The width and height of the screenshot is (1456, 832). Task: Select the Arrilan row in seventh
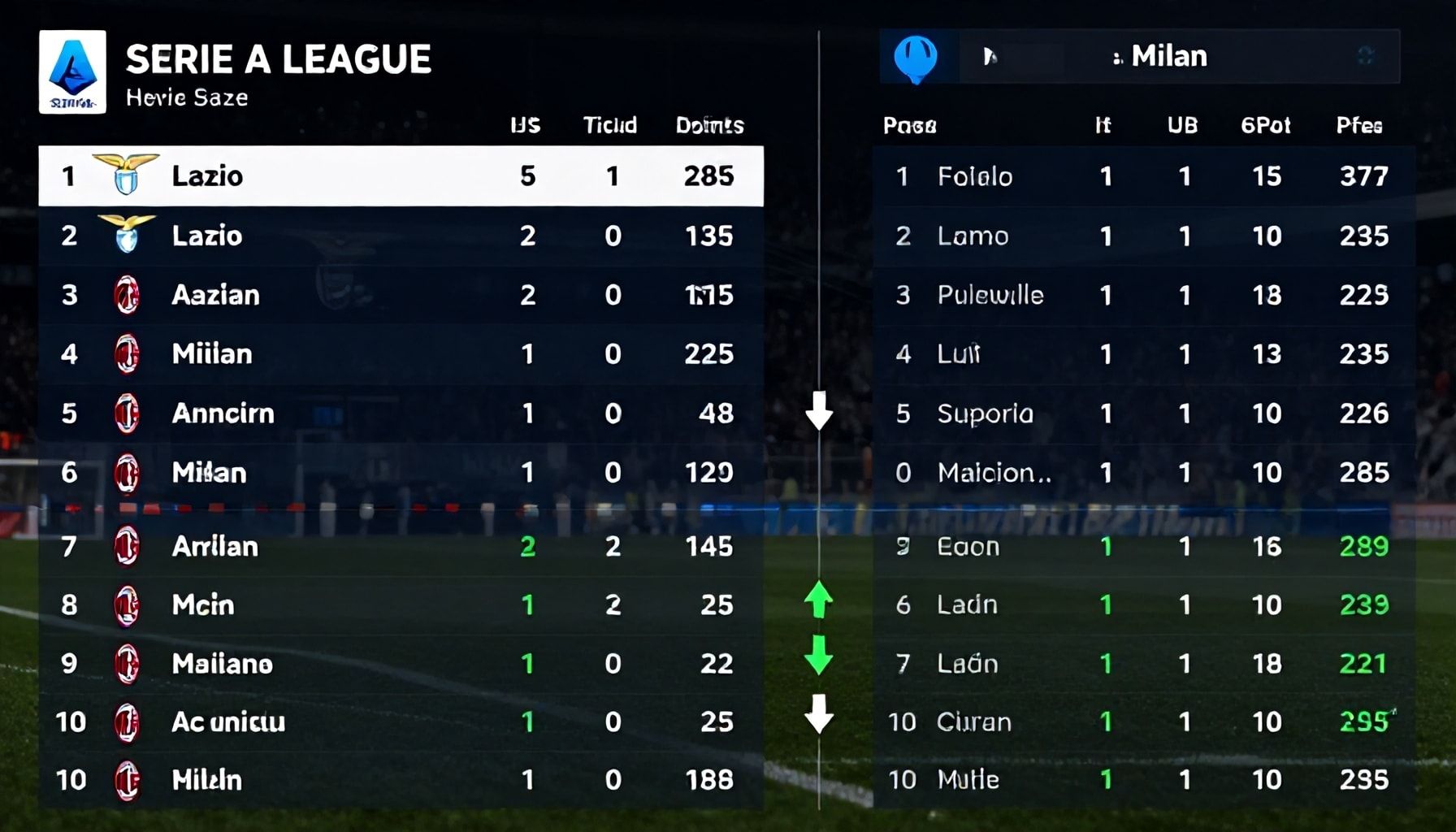(x=401, y=546)
